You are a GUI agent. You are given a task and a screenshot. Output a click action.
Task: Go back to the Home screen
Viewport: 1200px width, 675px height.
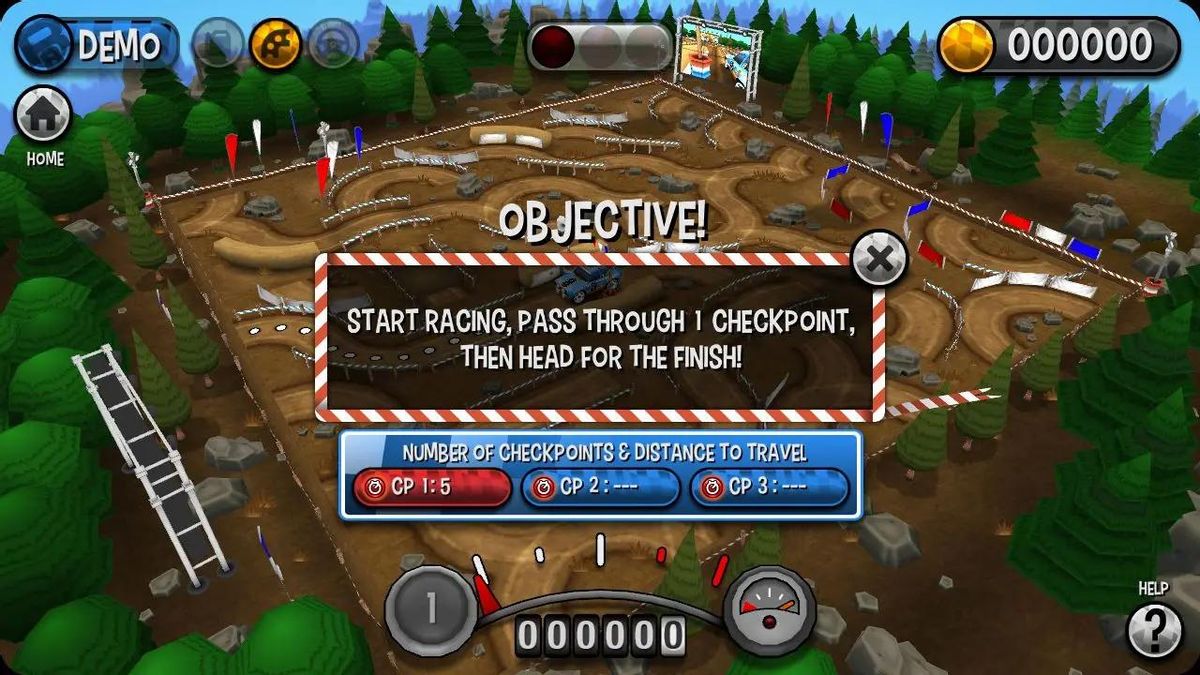tap(44, 116)
